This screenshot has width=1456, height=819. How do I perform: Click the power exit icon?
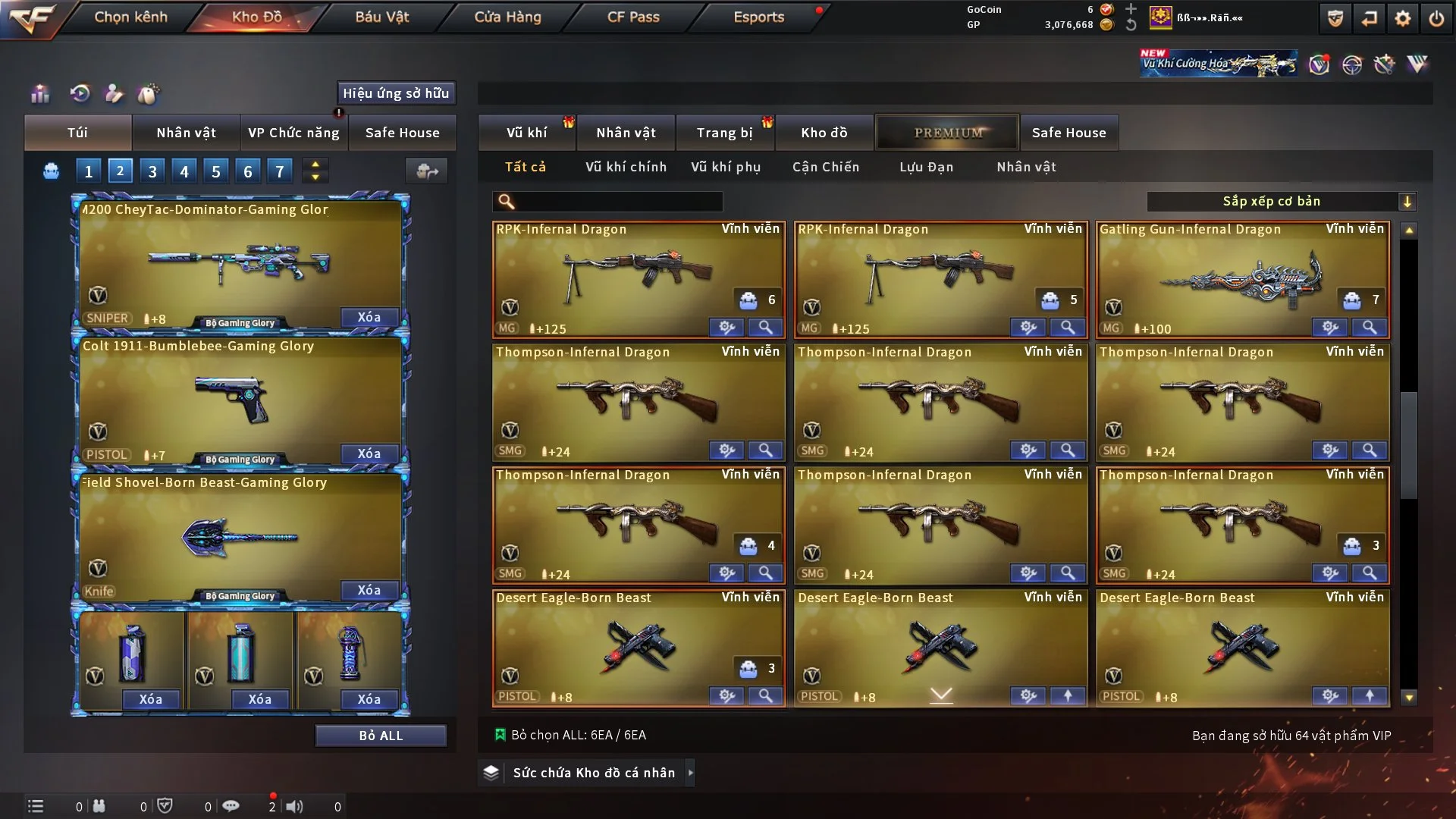[x=1436, y=18]
